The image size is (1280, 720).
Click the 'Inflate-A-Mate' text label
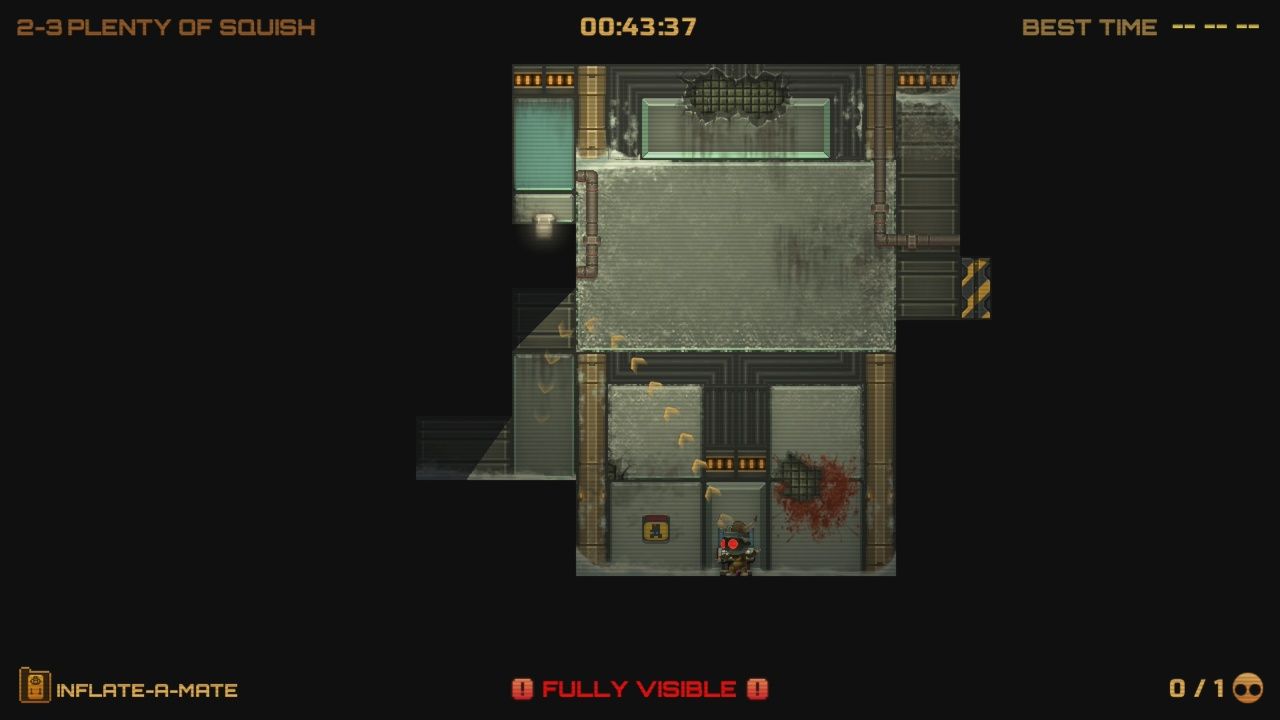coord(146,689)
